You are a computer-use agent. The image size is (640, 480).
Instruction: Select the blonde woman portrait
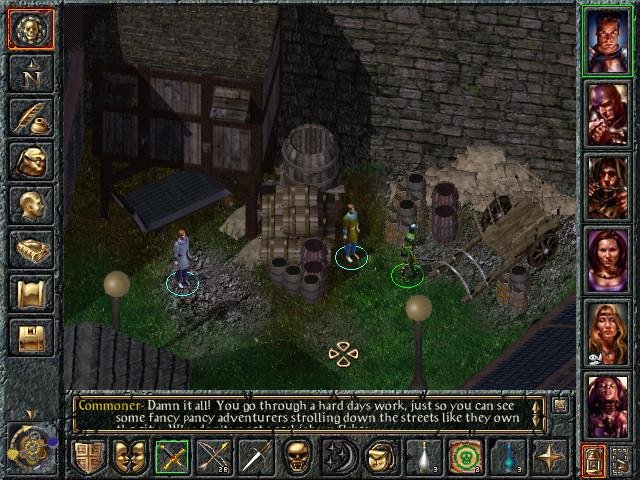click(607, 332)
